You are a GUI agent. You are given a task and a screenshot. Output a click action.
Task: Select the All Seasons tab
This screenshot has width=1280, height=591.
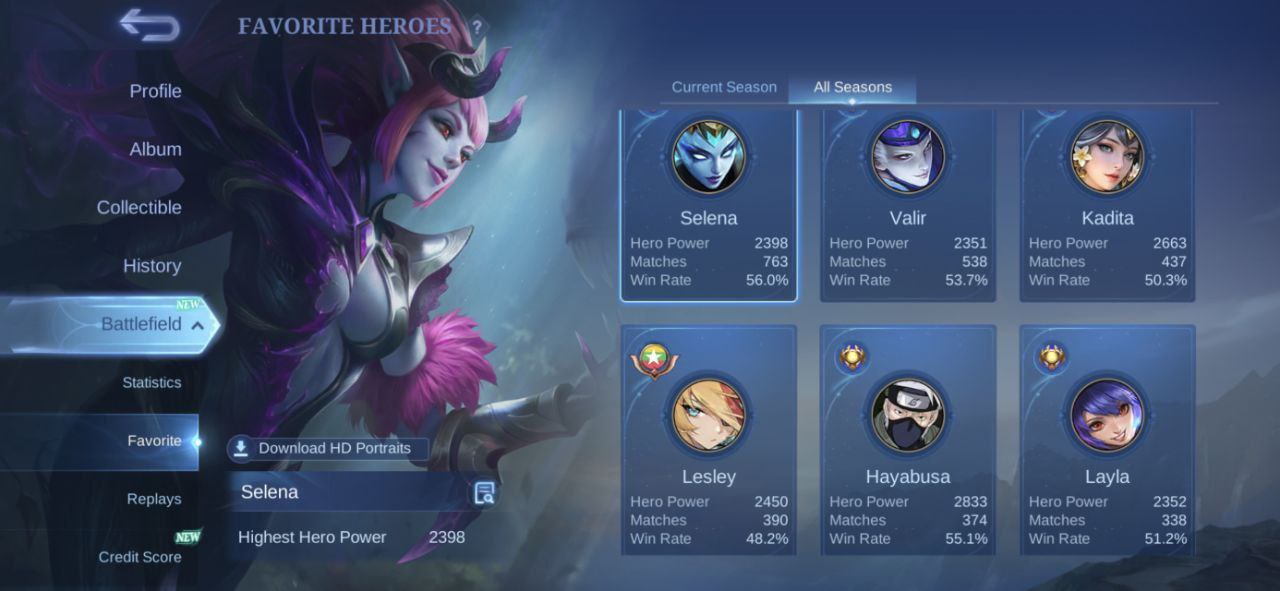[852, 87]
